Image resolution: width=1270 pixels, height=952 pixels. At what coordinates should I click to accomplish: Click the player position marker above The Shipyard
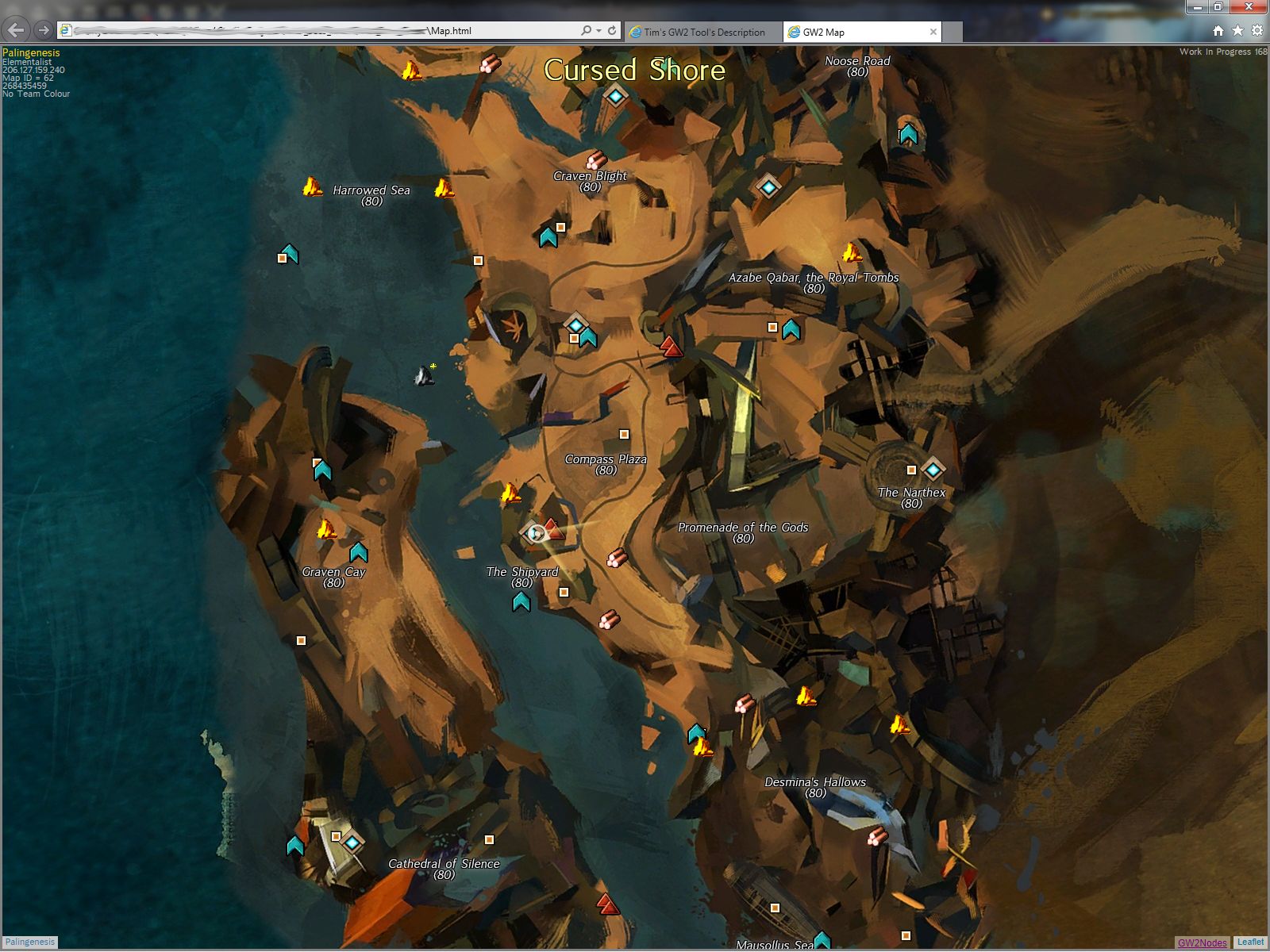pyautogui.click(x=537, y=533)
